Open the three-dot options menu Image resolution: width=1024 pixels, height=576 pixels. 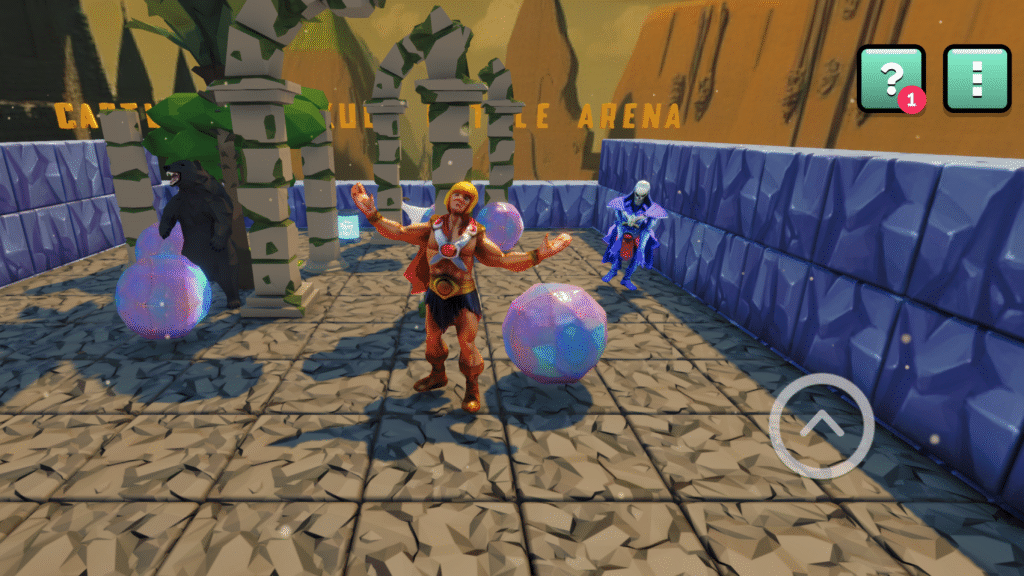[x=977, y=77]
